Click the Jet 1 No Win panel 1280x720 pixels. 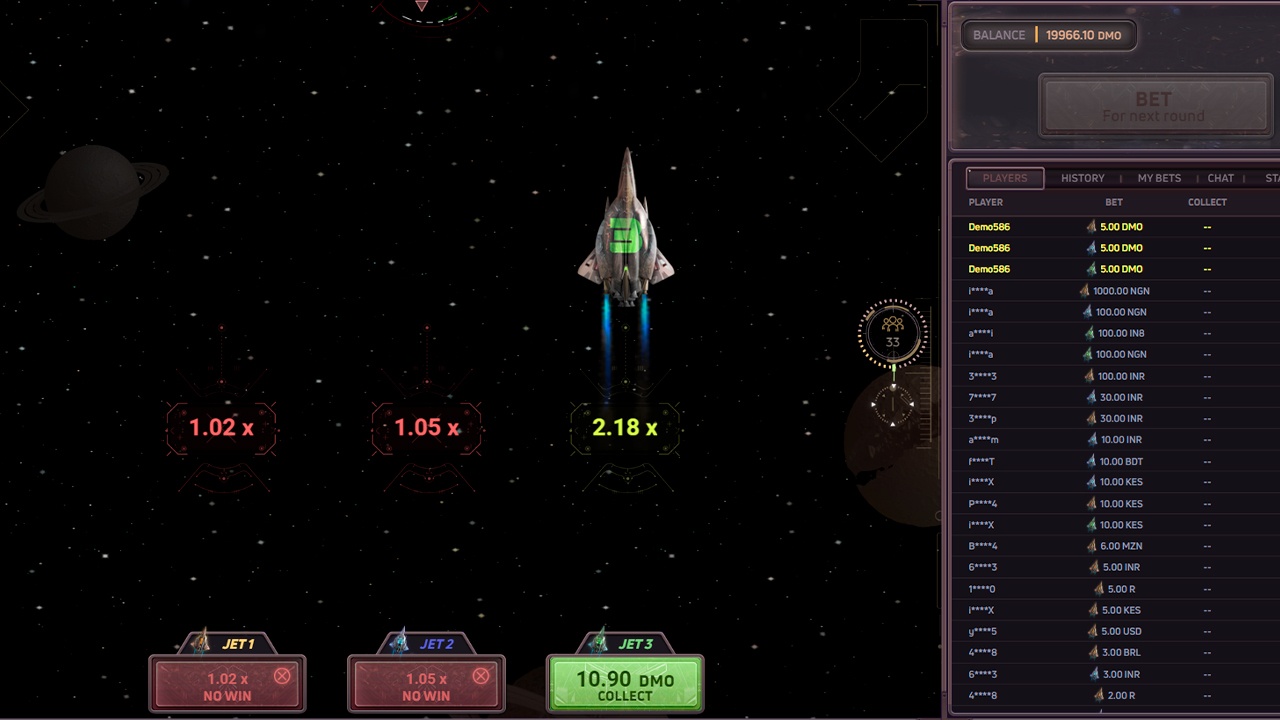click(227, 686)
